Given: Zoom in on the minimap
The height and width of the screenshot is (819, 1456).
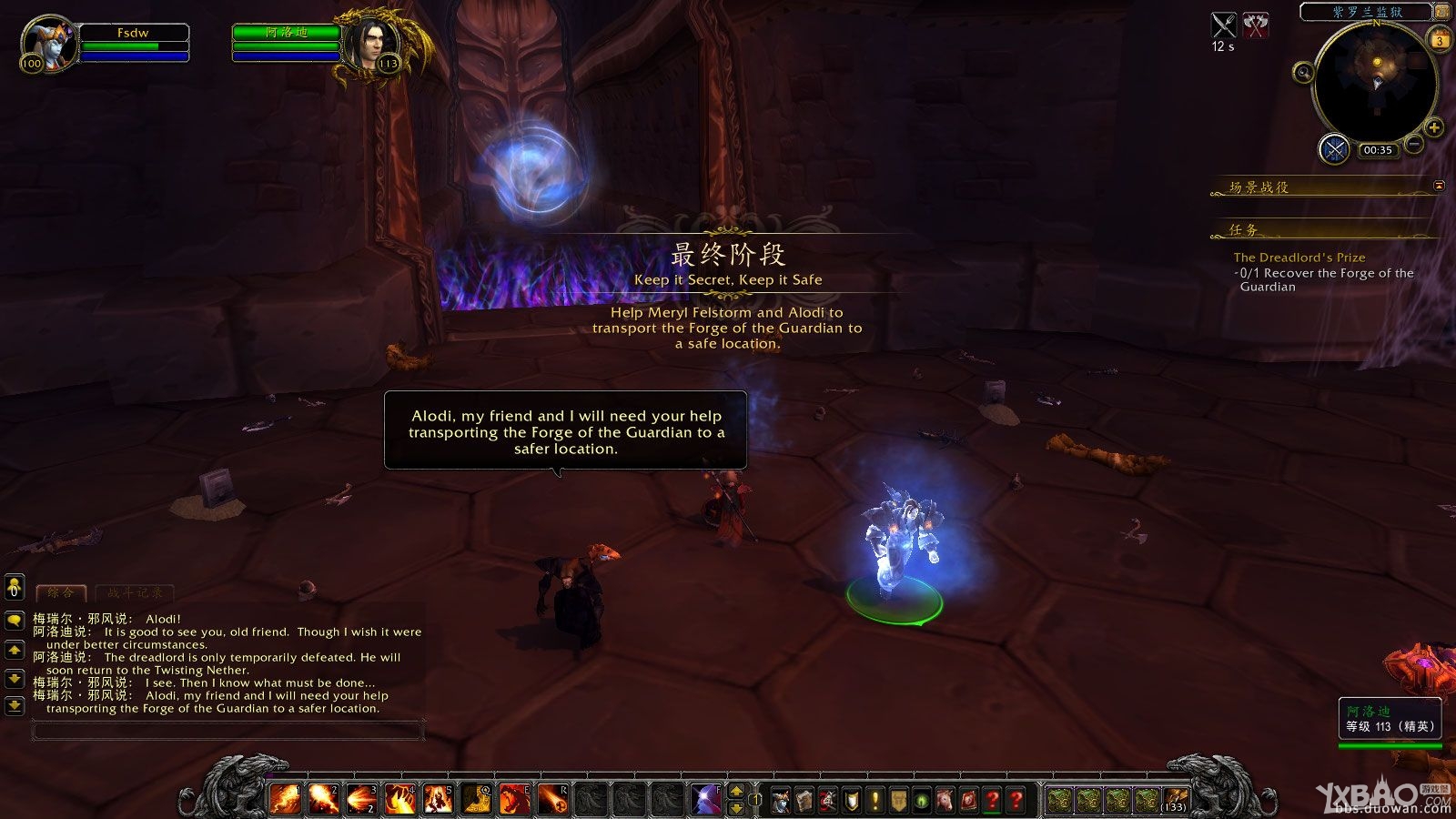Looking at the screenshot, I should 1434,128.
